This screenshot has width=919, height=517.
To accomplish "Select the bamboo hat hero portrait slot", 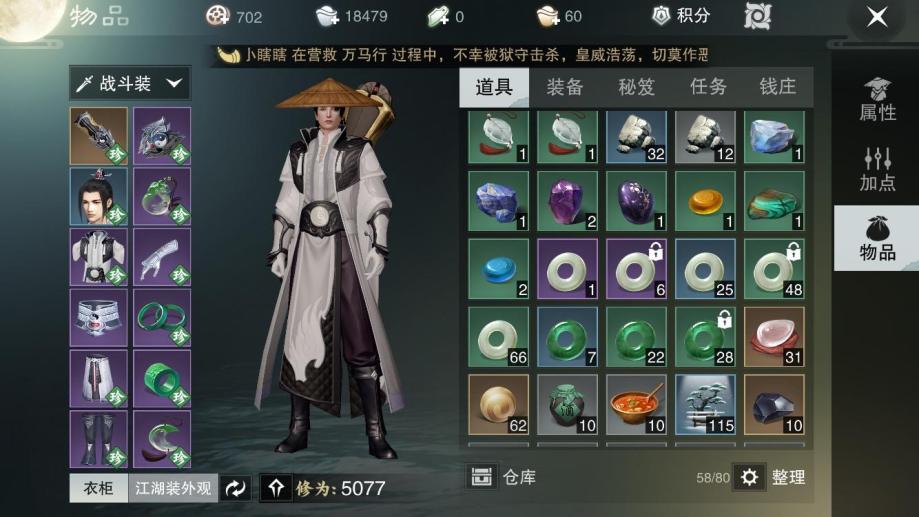I will (99, 197).
